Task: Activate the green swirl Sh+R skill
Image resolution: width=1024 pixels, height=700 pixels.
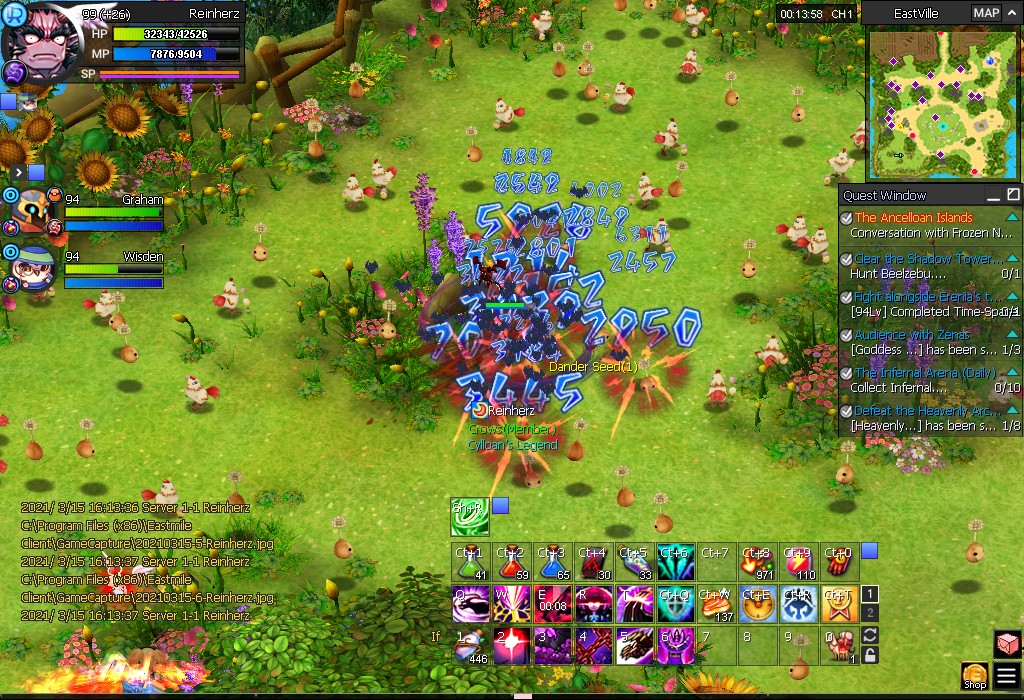Action: (470, 516)
